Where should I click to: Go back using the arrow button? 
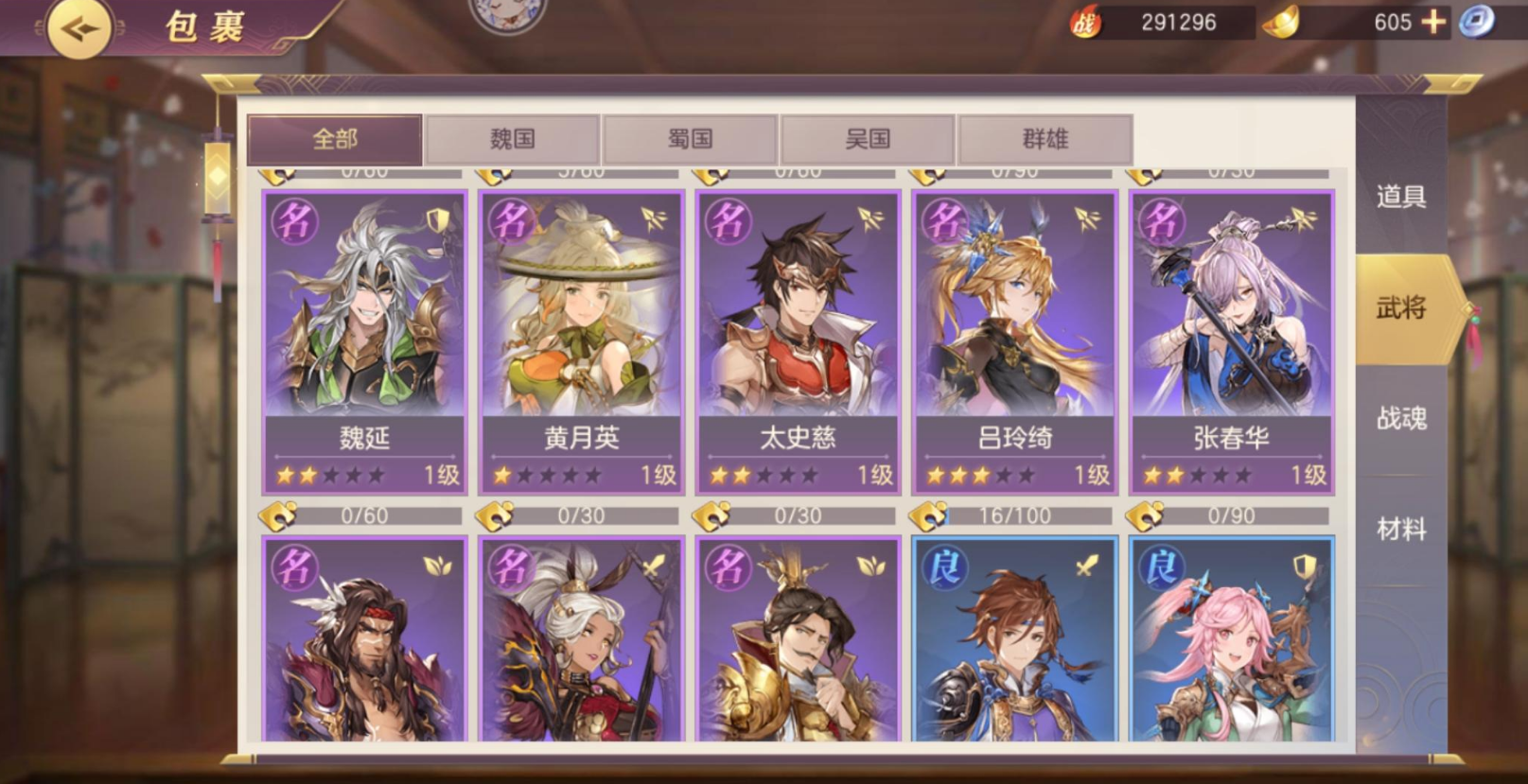click(x=78, y=27)
